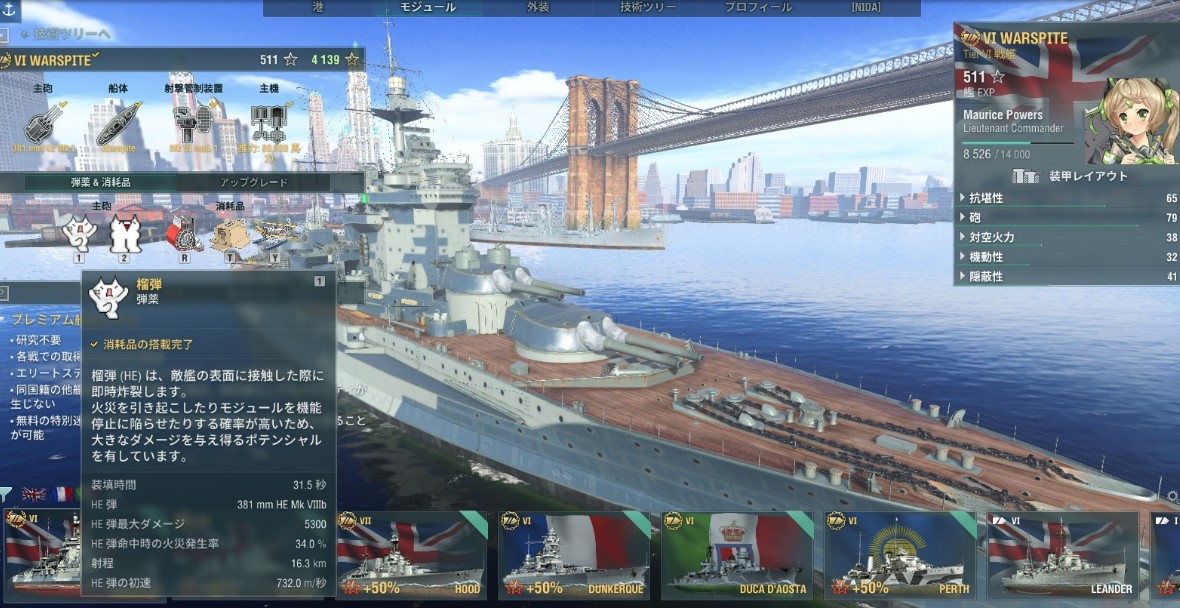Screen dimensions: 1180x608
Task: Select the 船体 hull module icon
Action: pos(118,125)
